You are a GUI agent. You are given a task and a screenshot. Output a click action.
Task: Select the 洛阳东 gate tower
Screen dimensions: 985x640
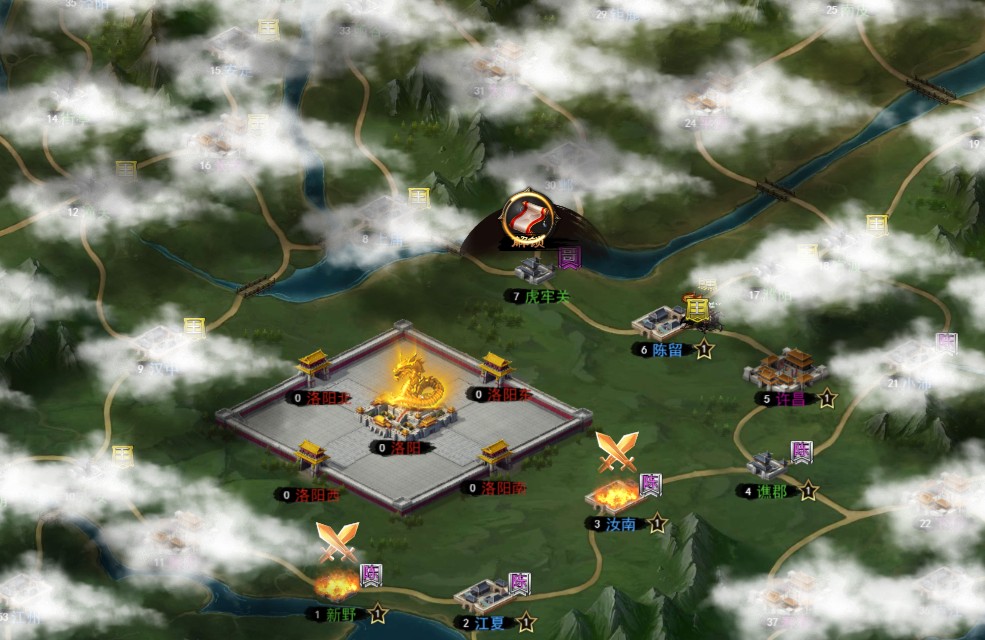(x=497, y=368)
